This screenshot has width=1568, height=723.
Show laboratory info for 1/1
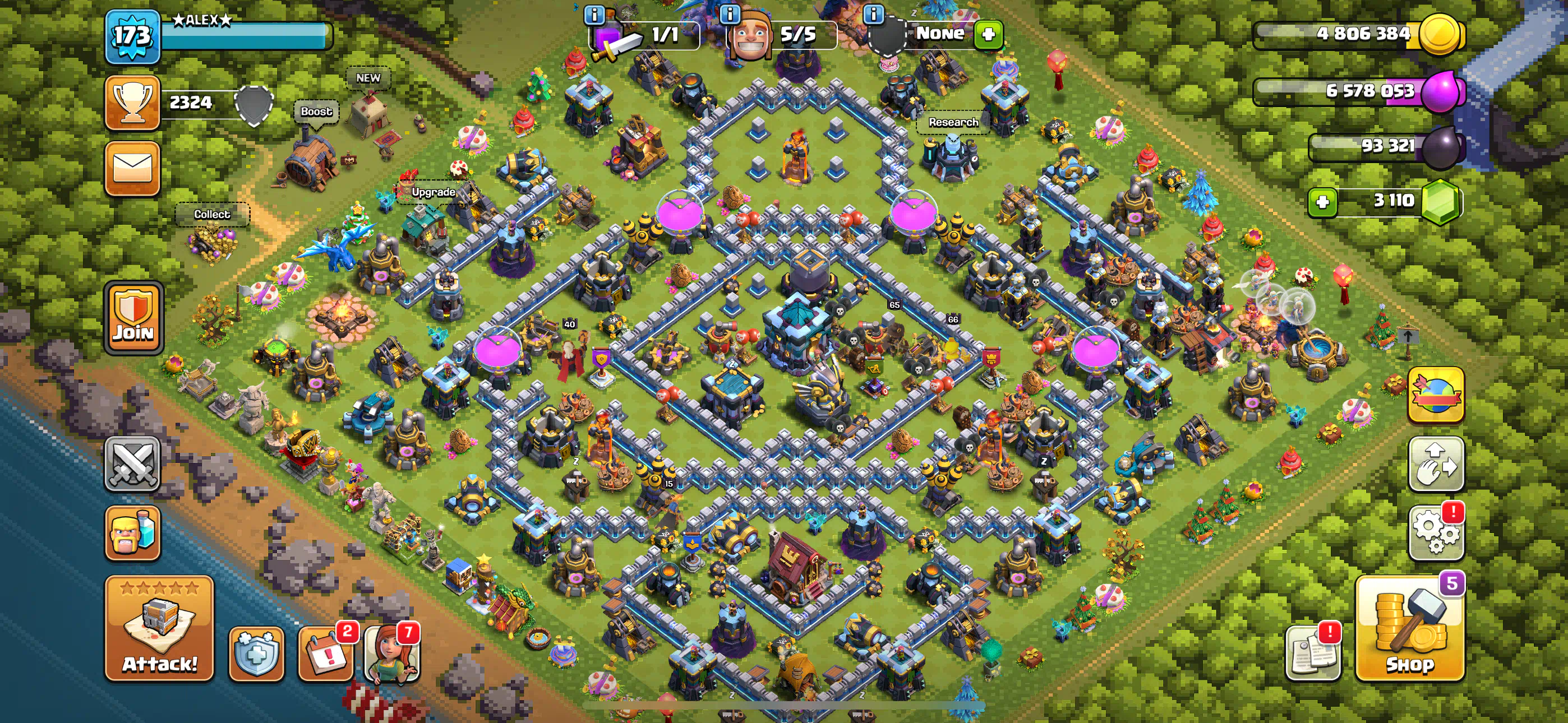[x=594, y=13]
